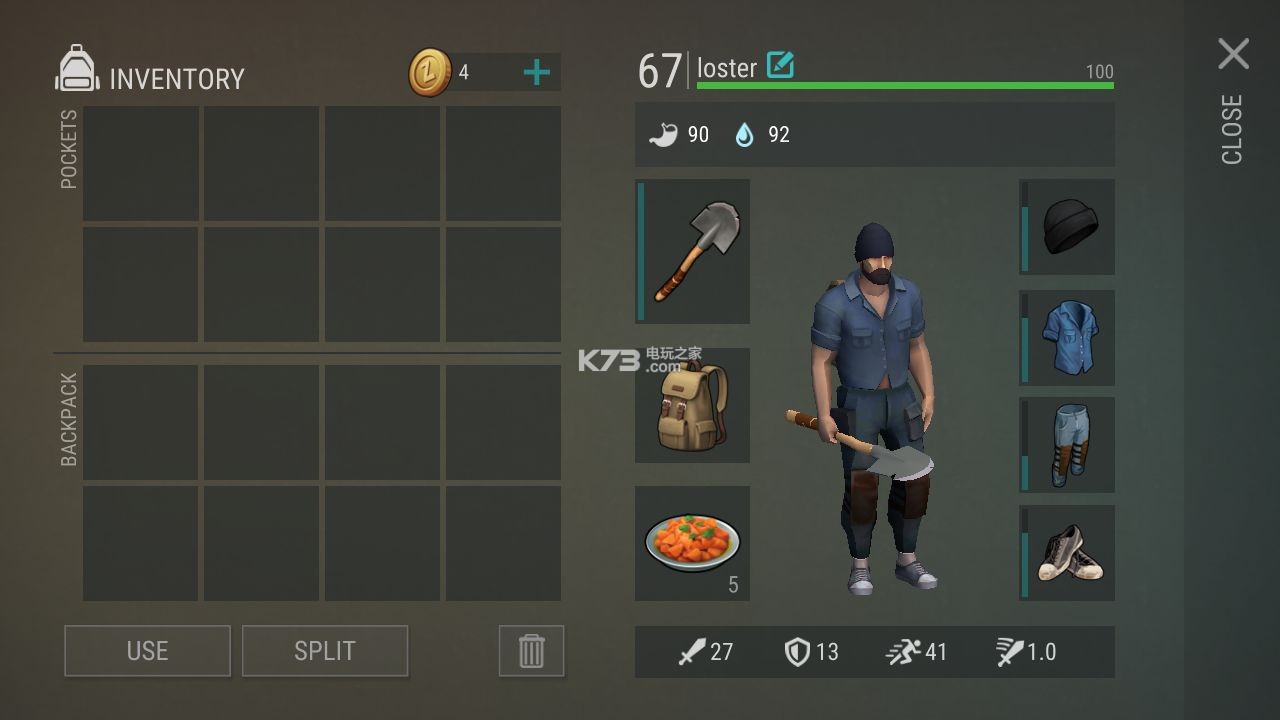Screen dimensions: 1280x720
Task: Select the blue shirt equipment slot
Action: coord(1067,337)
